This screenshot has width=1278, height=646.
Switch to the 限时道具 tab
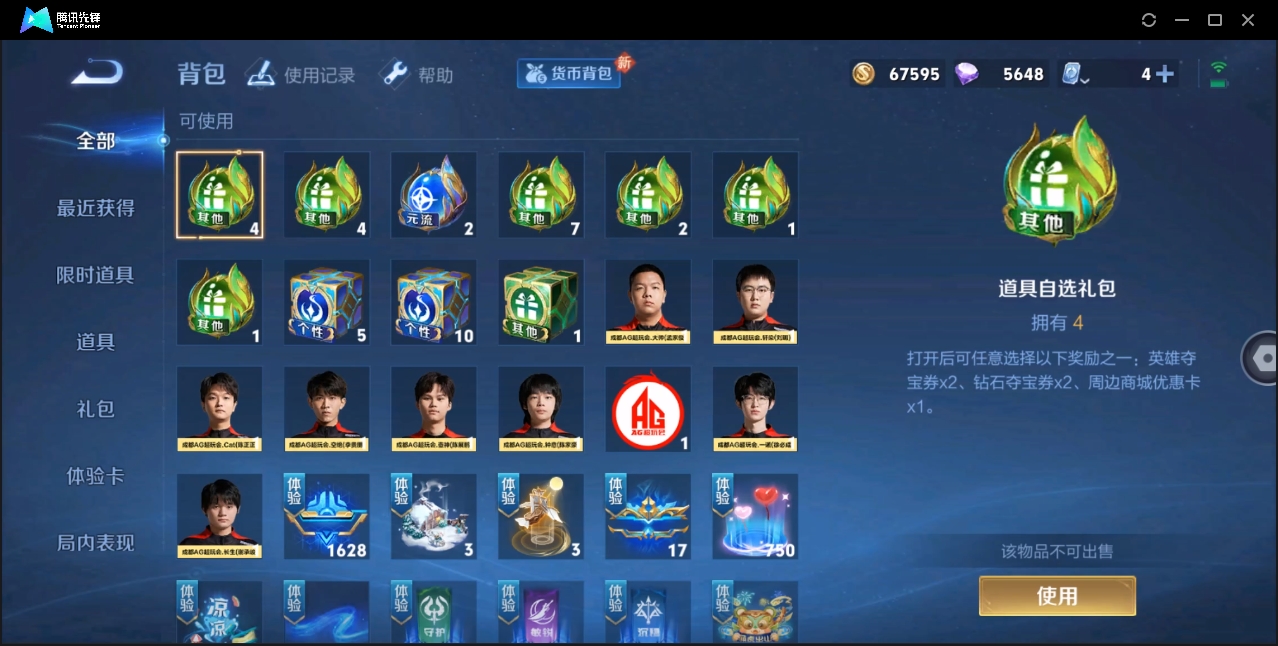click(95, 275)
